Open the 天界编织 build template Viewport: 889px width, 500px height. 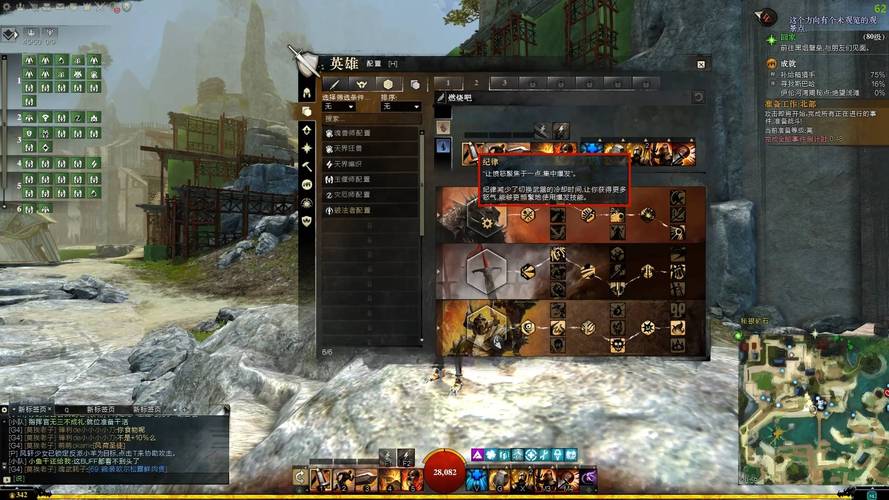click(x=368, y=164)
